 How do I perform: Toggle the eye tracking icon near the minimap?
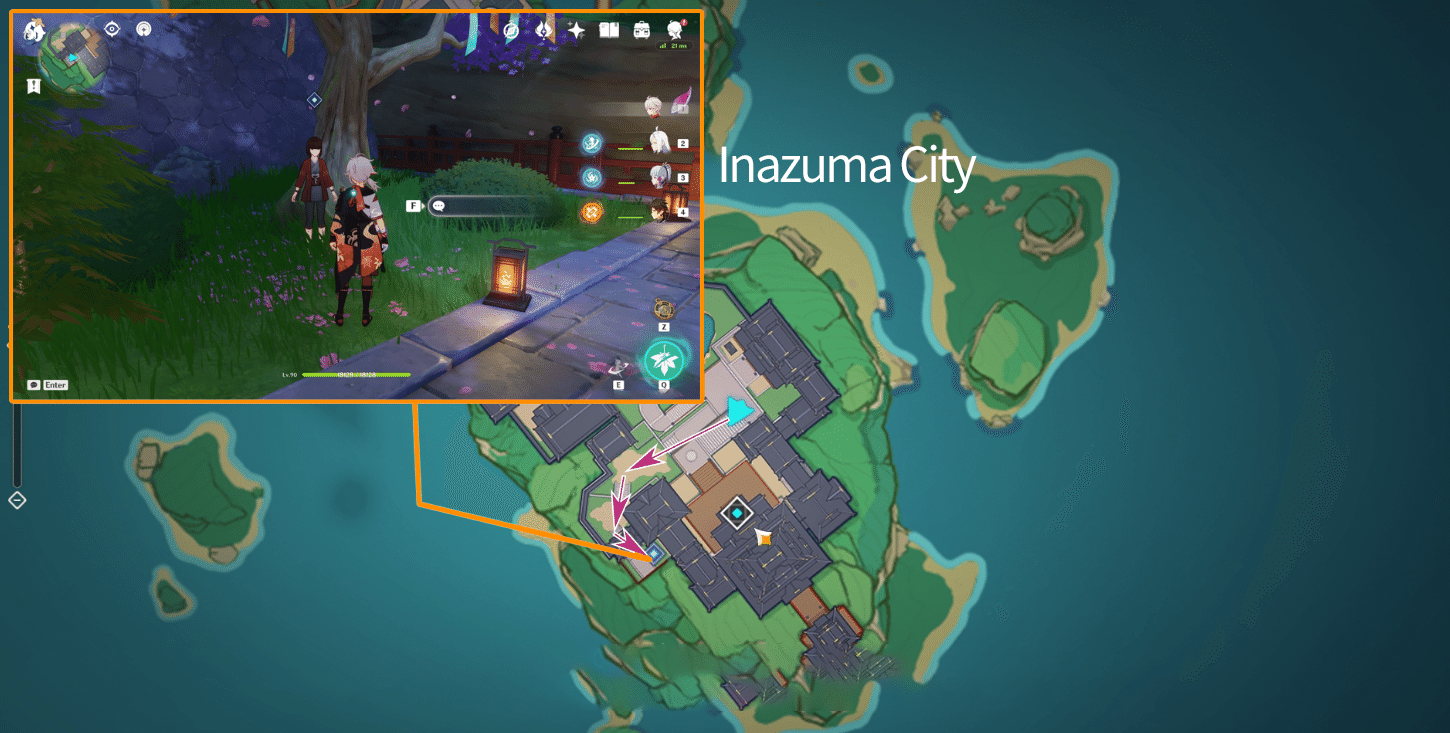(x=111, y=28)
